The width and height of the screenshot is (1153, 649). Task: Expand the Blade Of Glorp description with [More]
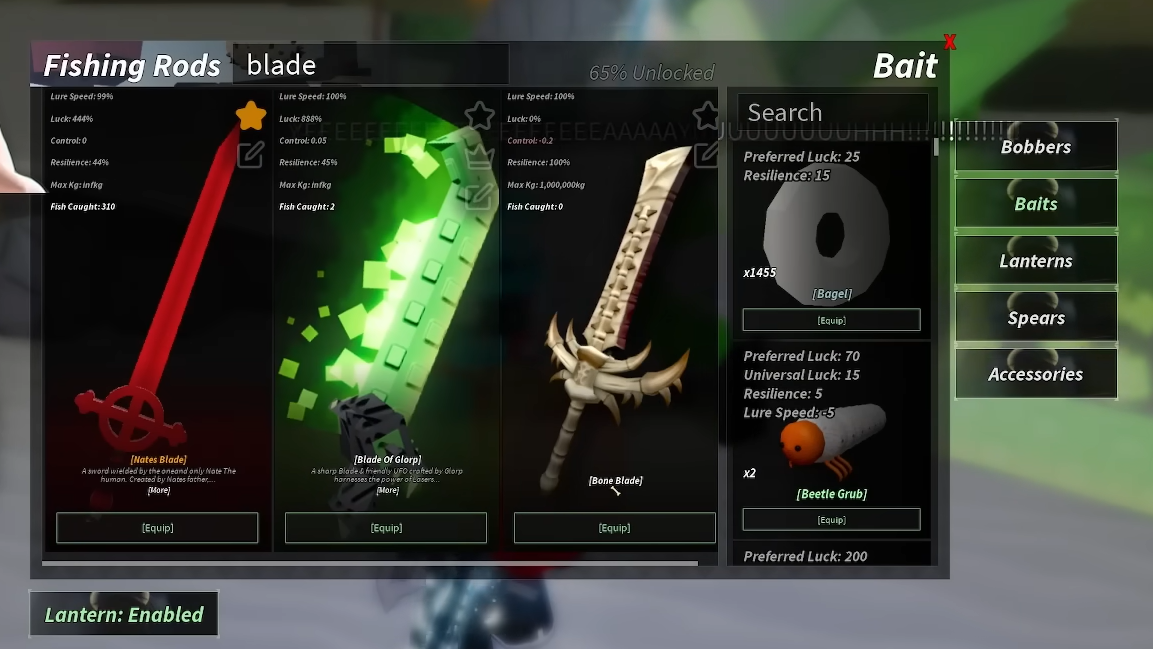[x=387, y=490]
